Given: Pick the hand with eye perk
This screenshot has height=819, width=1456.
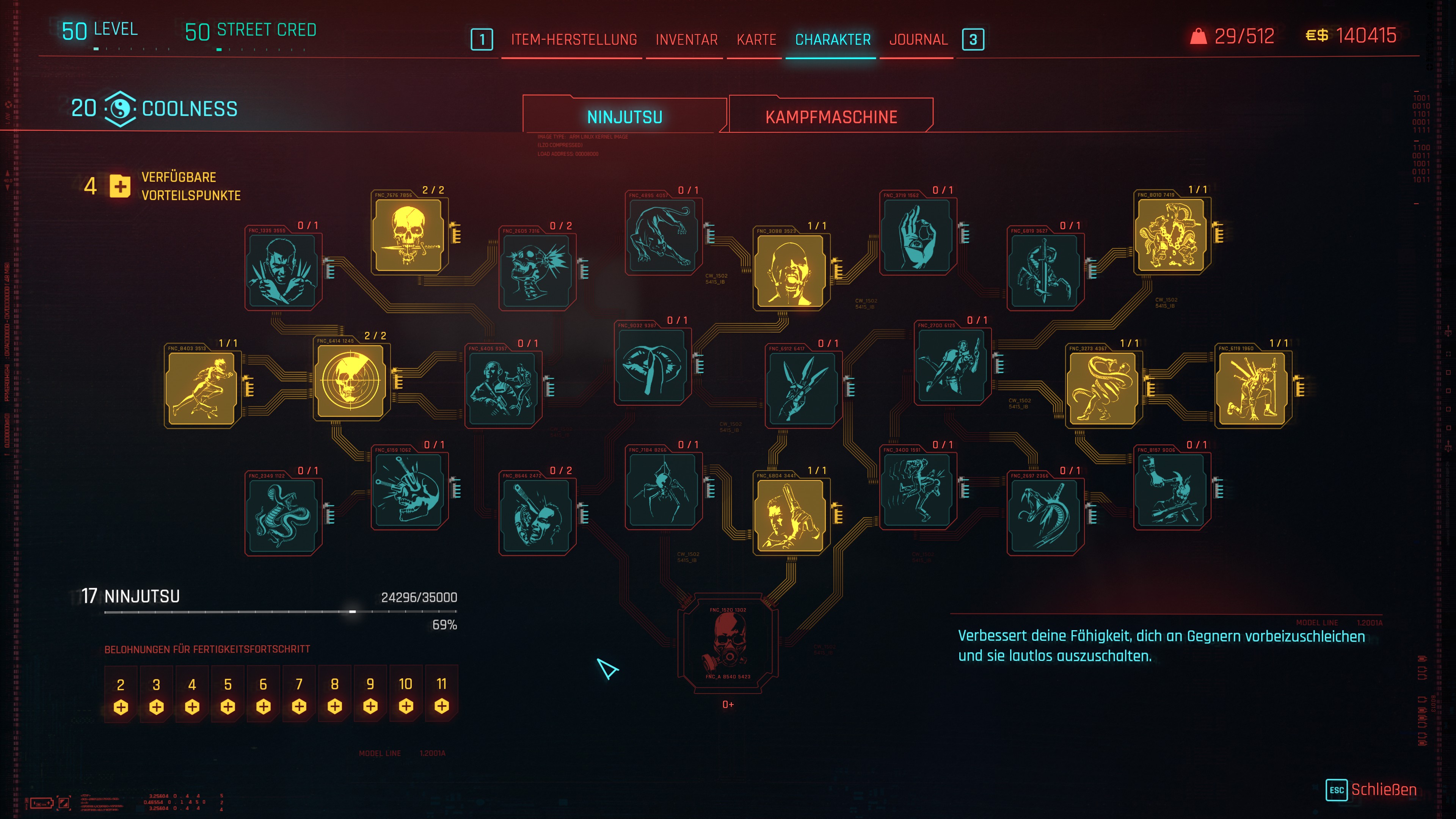Looking at the screenshot, I should 917,234.
